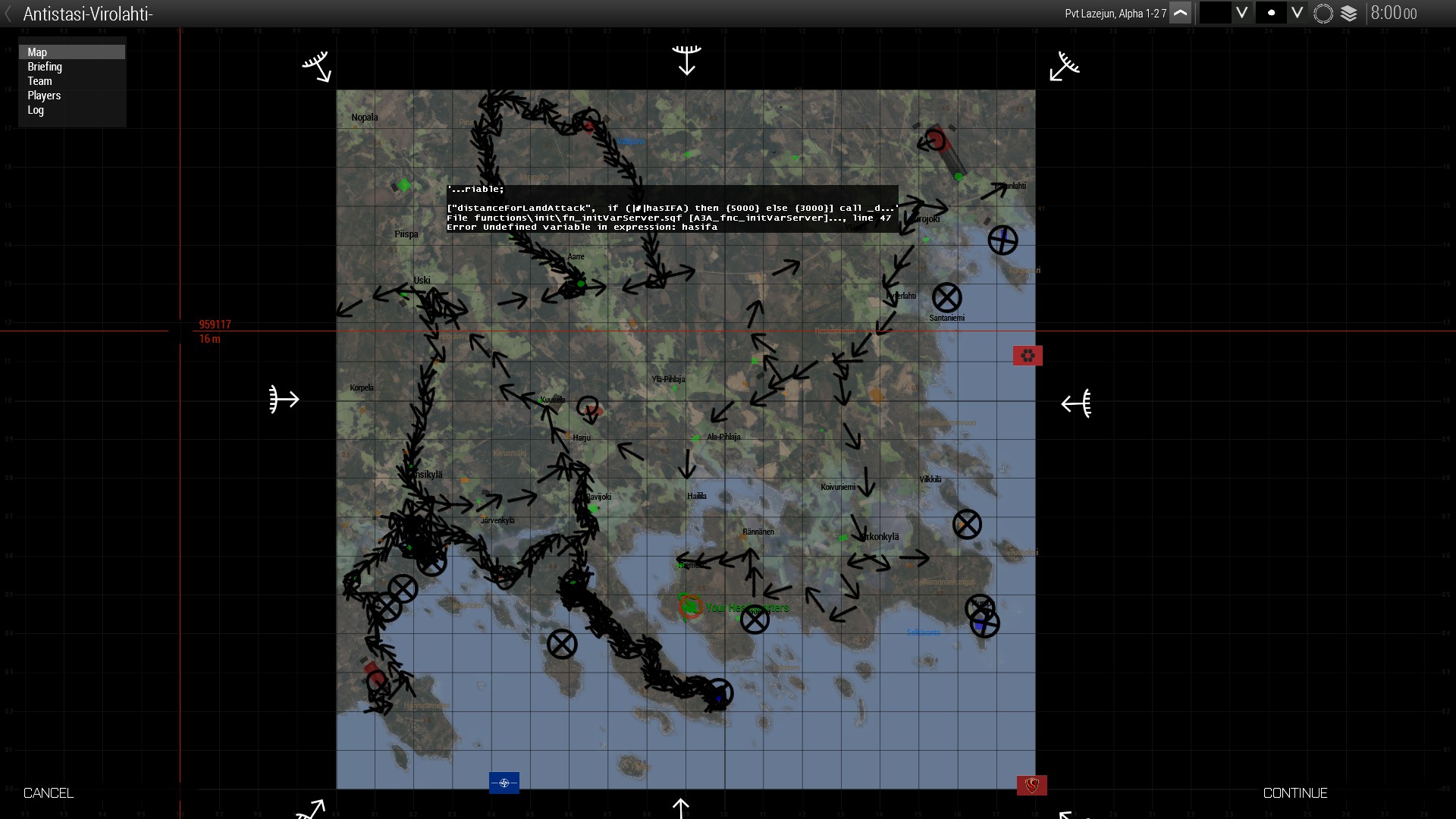Screen dimensions: 1456x819
Task: Click the red gear marker on the map's right edge
Action: click(x=1028, y=355)
